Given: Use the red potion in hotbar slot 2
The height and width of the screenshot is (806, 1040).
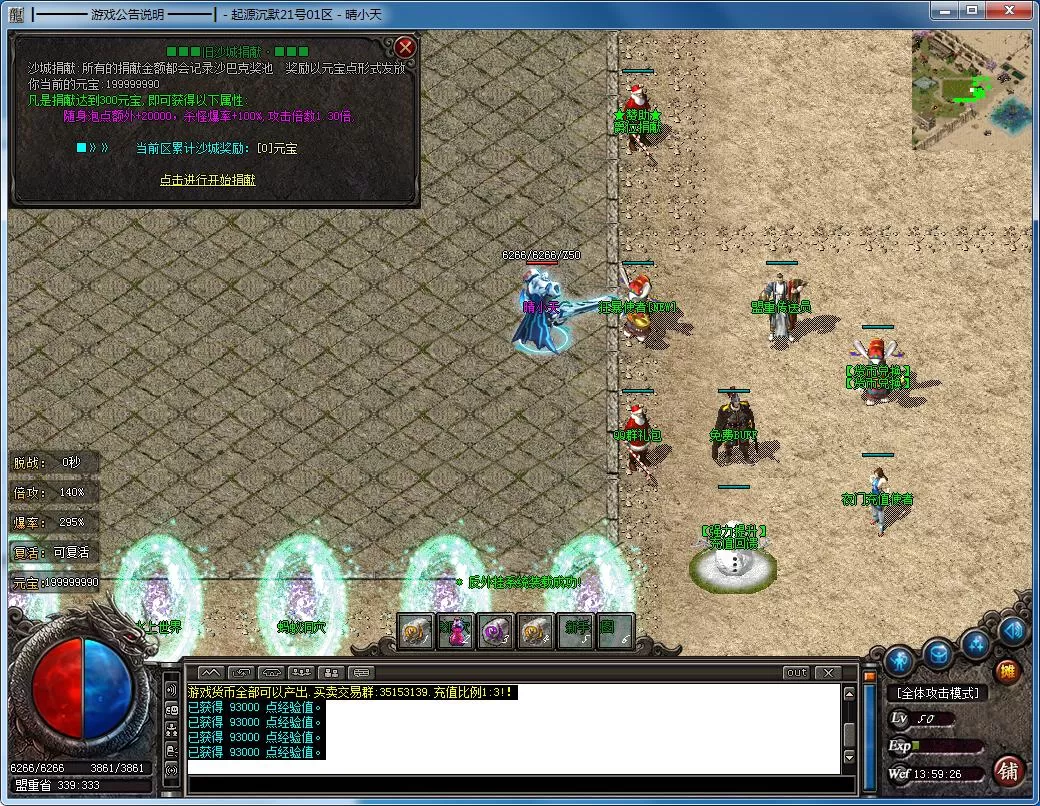Looking at the screenshot, I should point(456,631).
